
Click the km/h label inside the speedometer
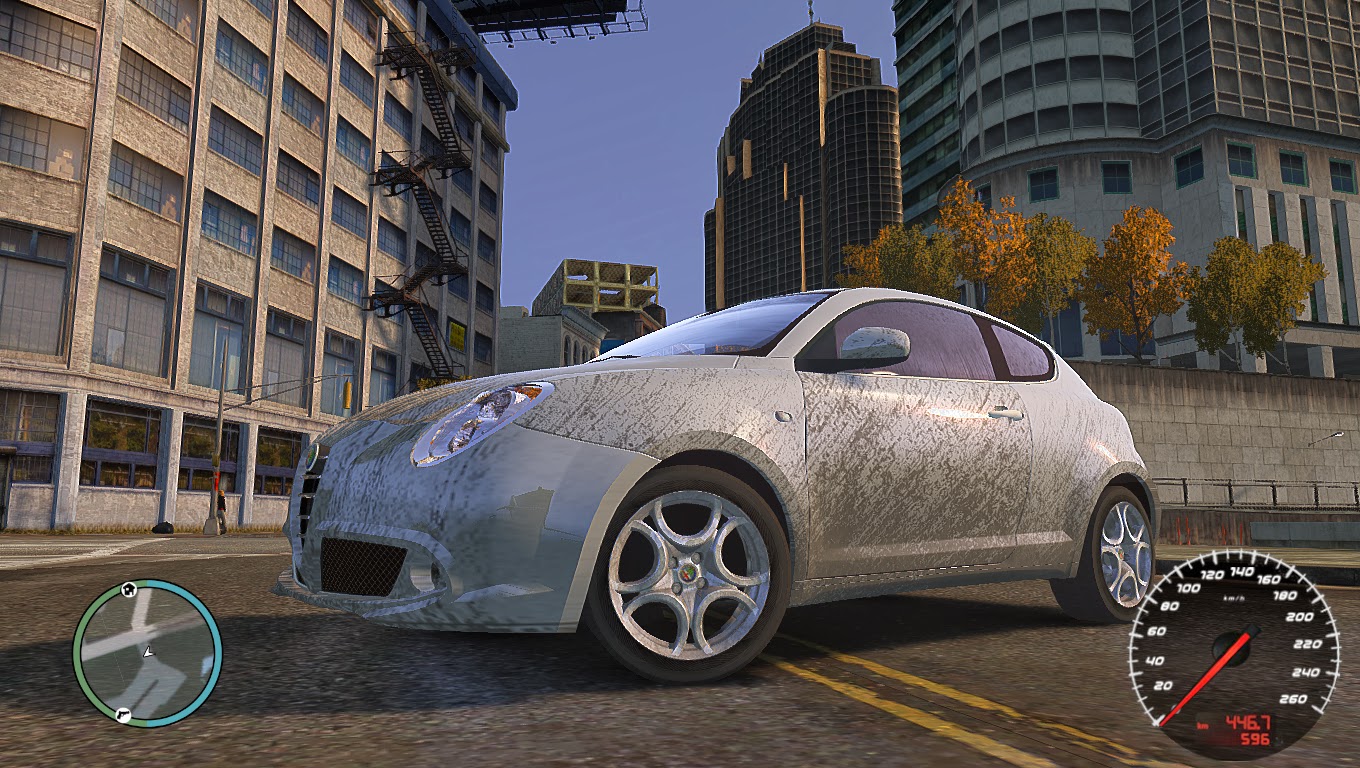(x=1234, y=598)
